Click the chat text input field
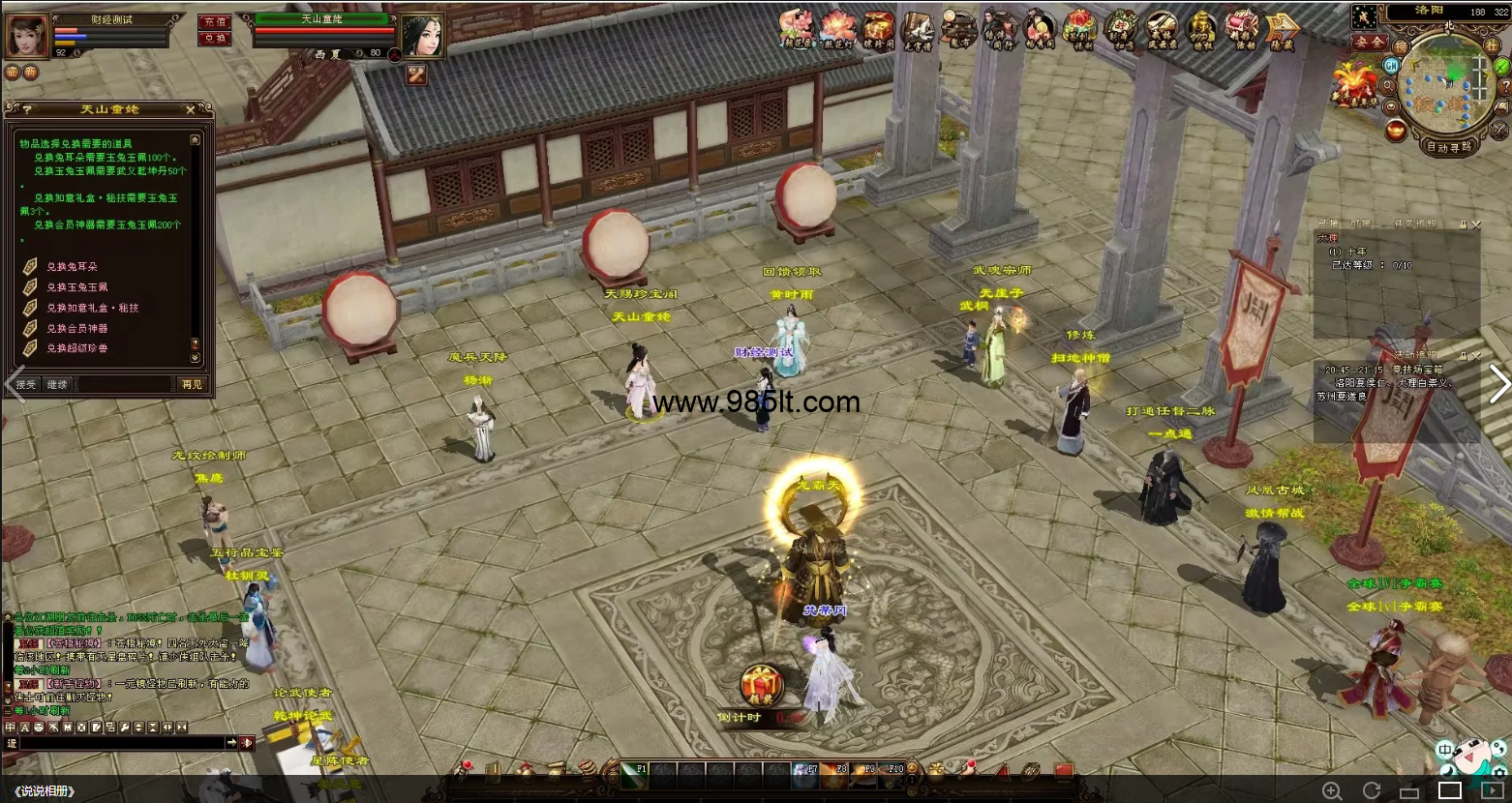Screen dimensions: 1512x803 121,743
